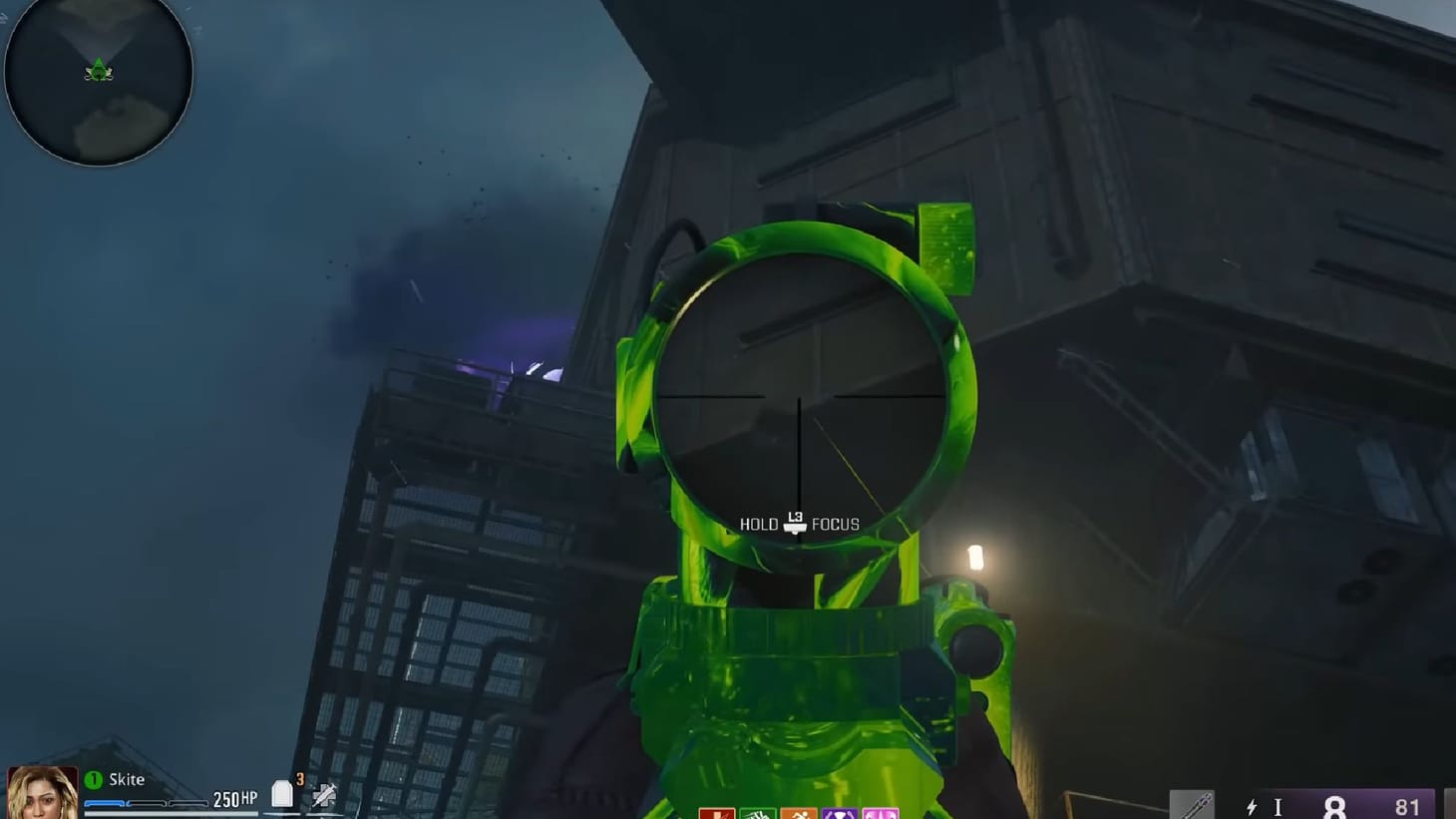Viewport: 1456px width, 819px height.
Task: Click the player name Skite
Action: pos(127,780)
